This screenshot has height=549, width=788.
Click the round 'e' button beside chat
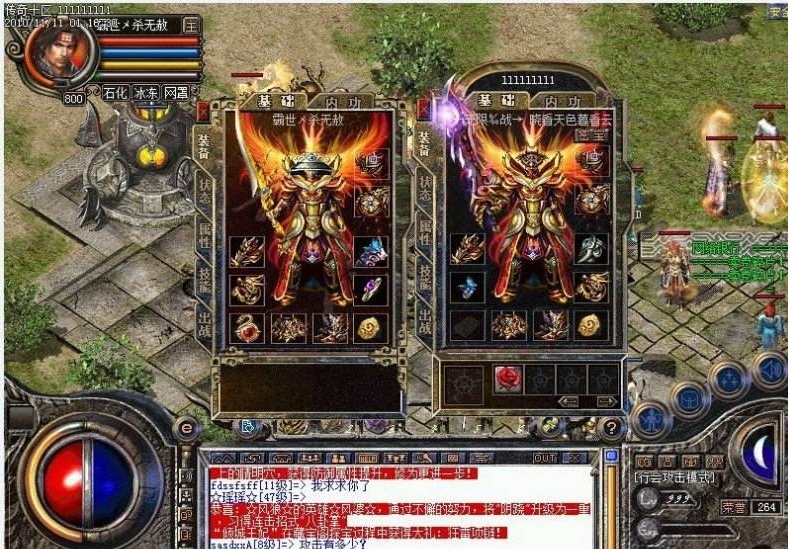[185, 428]
